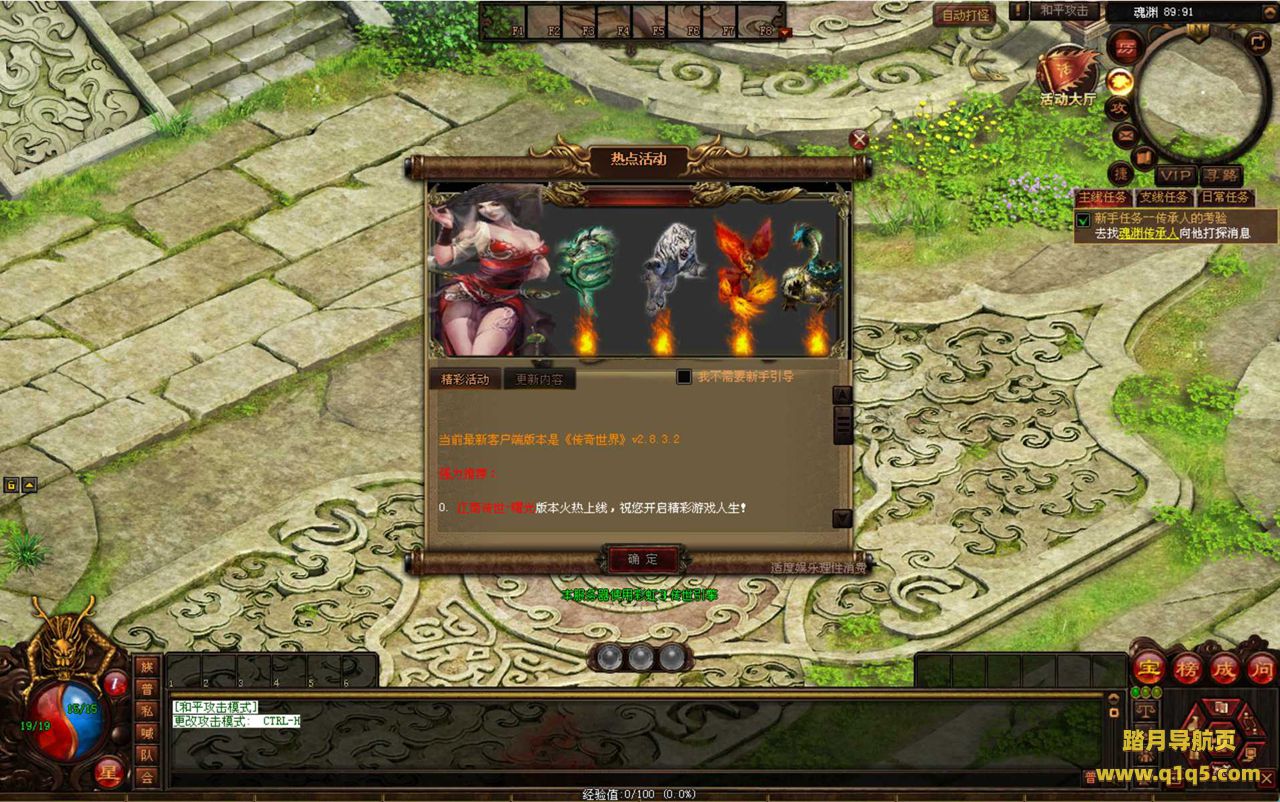This screenshot has width=1280, height=802.
Task: Select the 队 team chat channel
Action: pos(147,755)
